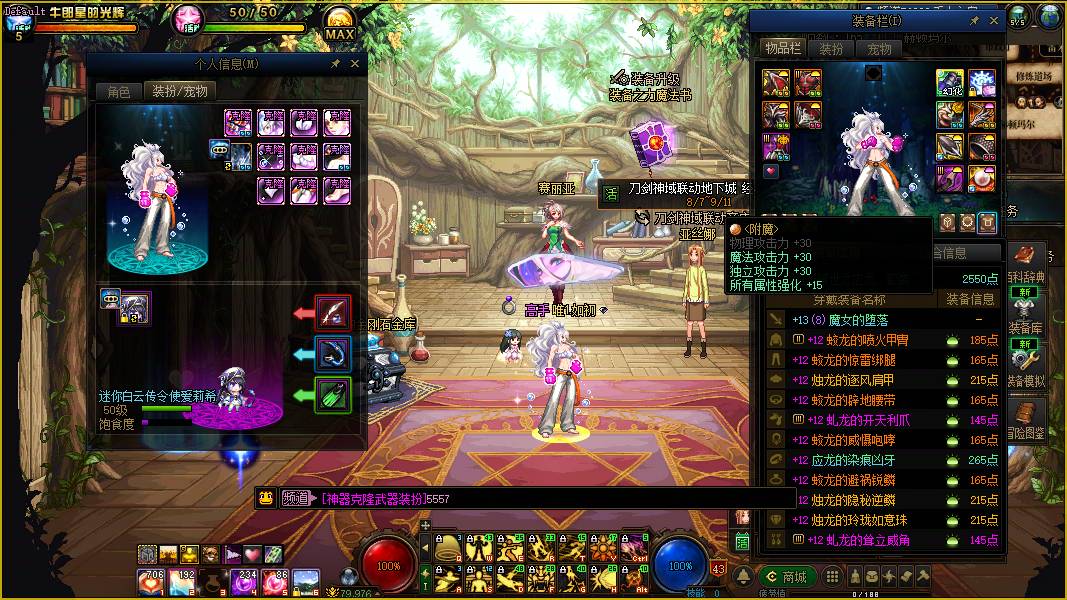Pin the 个人信息 personal info window

click(335, 64)
